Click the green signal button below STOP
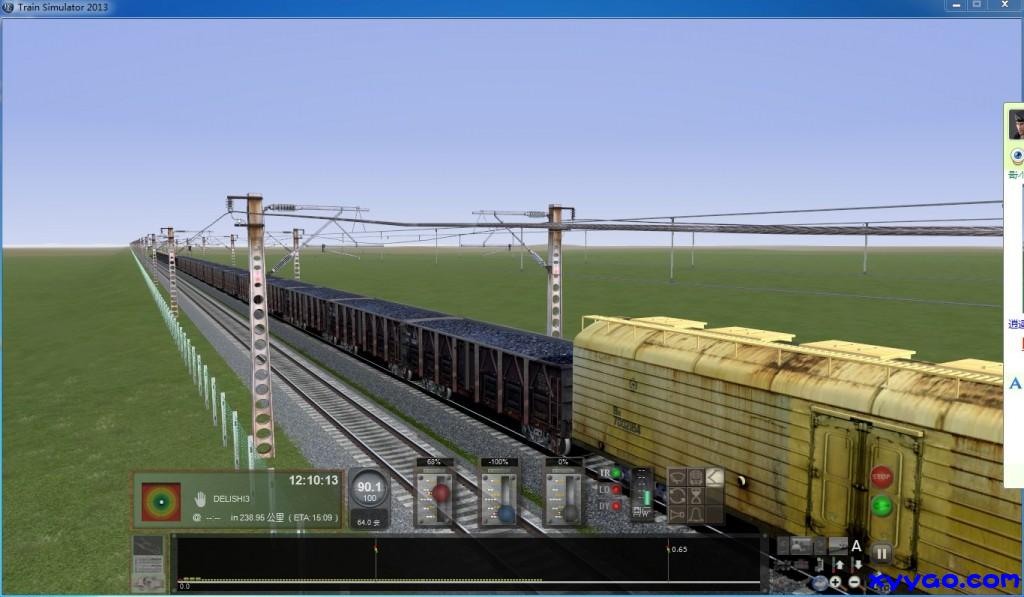 pyautogui.click(x=881, y=505)
